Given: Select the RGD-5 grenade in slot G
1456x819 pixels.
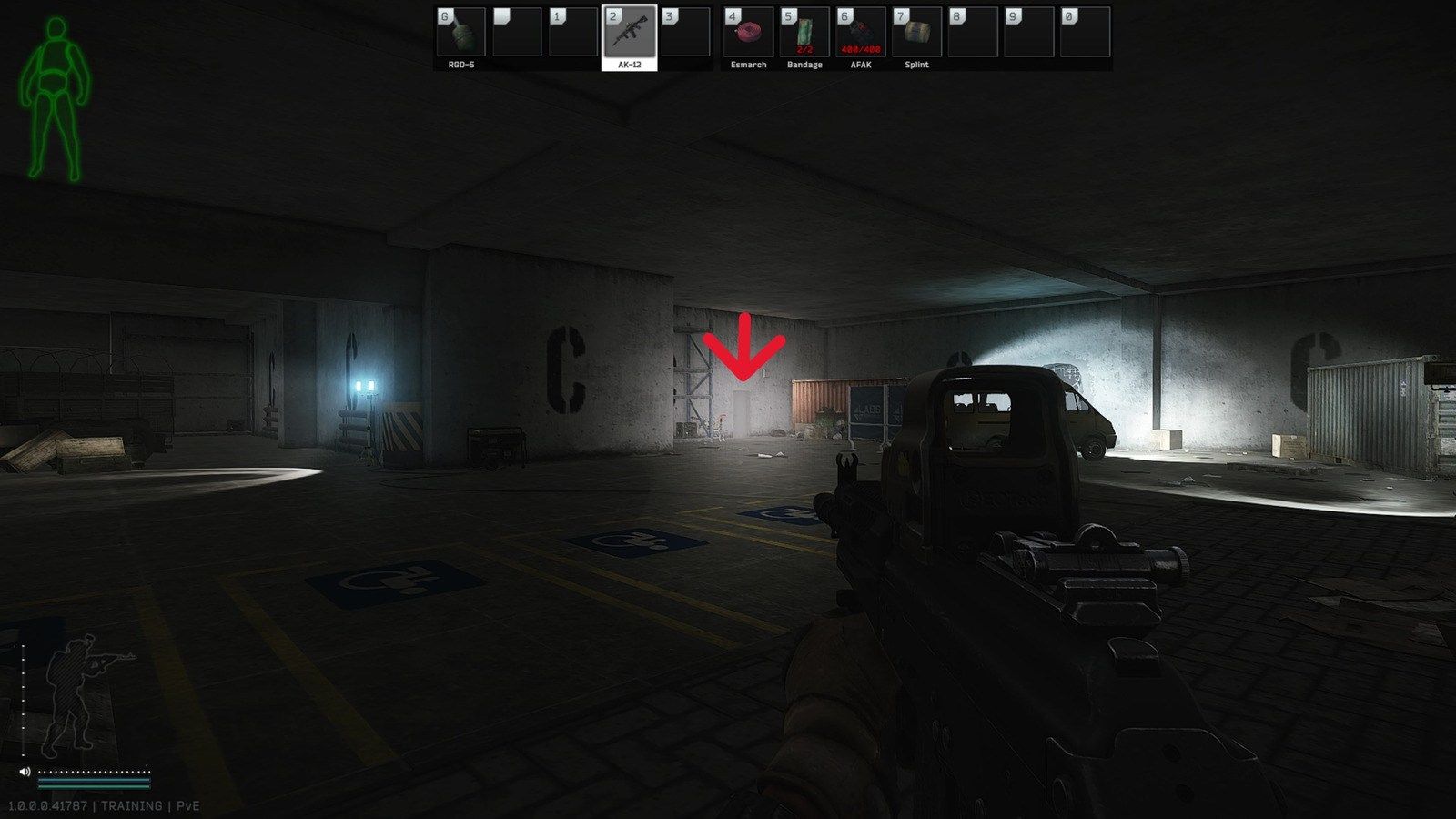Looking at the screenshot, I should pos(460,34).
